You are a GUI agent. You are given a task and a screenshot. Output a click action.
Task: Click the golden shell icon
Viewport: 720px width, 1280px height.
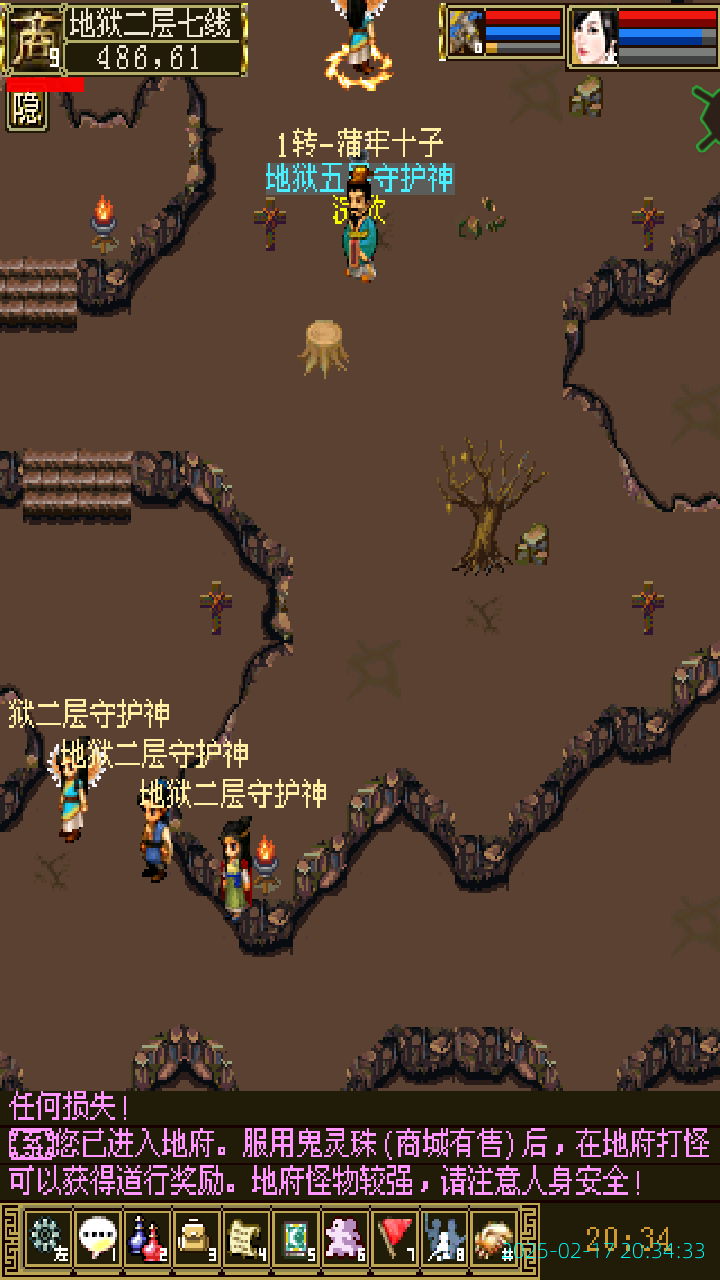(x=494, y=1238)
